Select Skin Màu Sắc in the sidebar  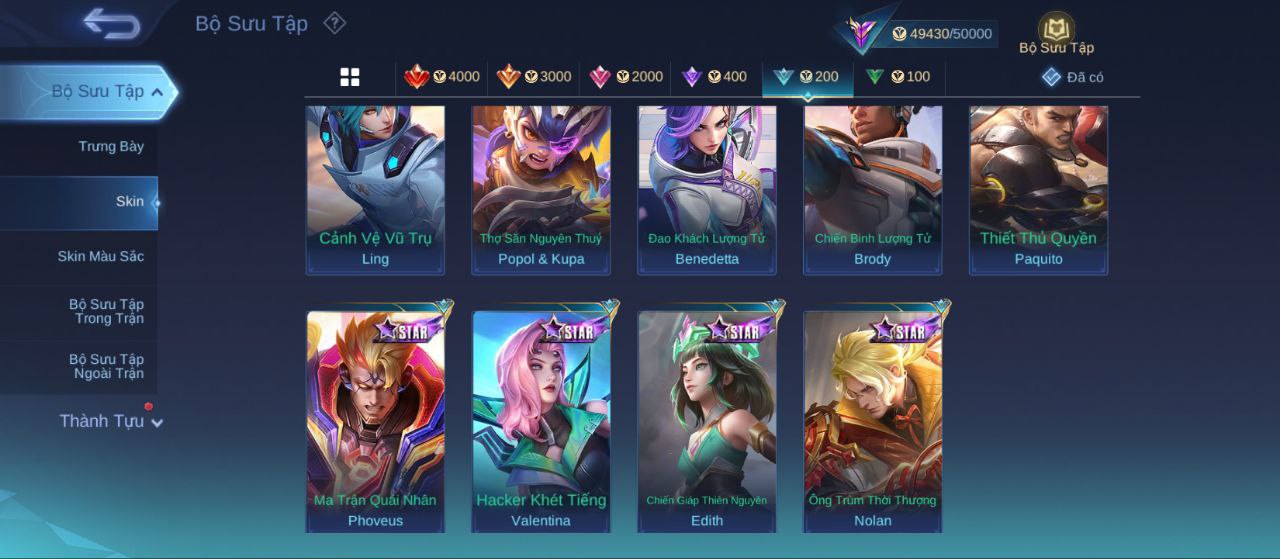pyautogui.click(x=101, y=257)
